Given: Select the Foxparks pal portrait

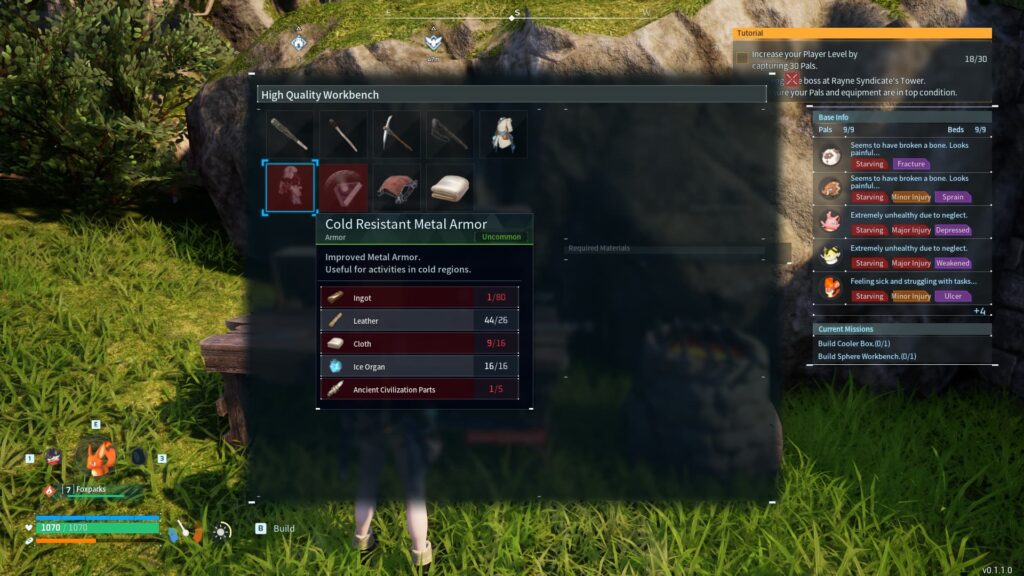Looking at the screenshot, I should [97, 458].
